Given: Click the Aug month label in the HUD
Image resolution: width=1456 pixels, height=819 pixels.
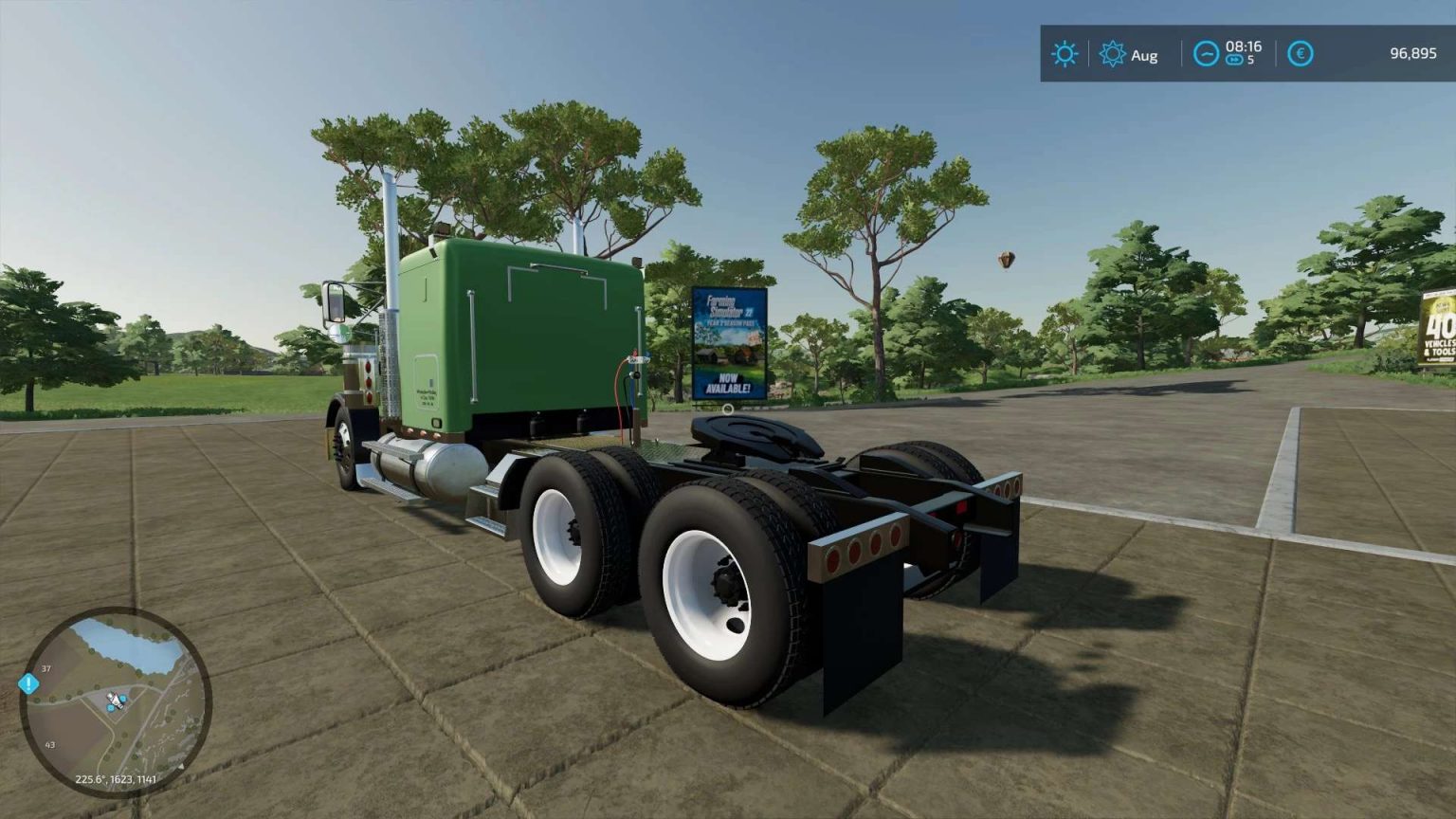Looking at the screenshot, I should [x=1144, y=55].
